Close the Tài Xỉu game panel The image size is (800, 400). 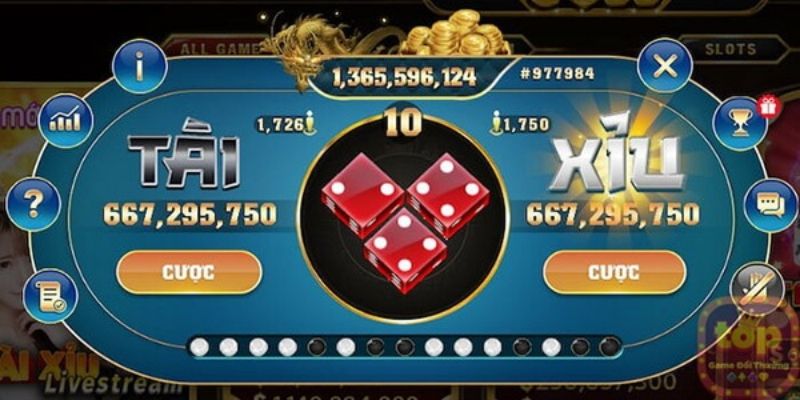coord(665,66)
